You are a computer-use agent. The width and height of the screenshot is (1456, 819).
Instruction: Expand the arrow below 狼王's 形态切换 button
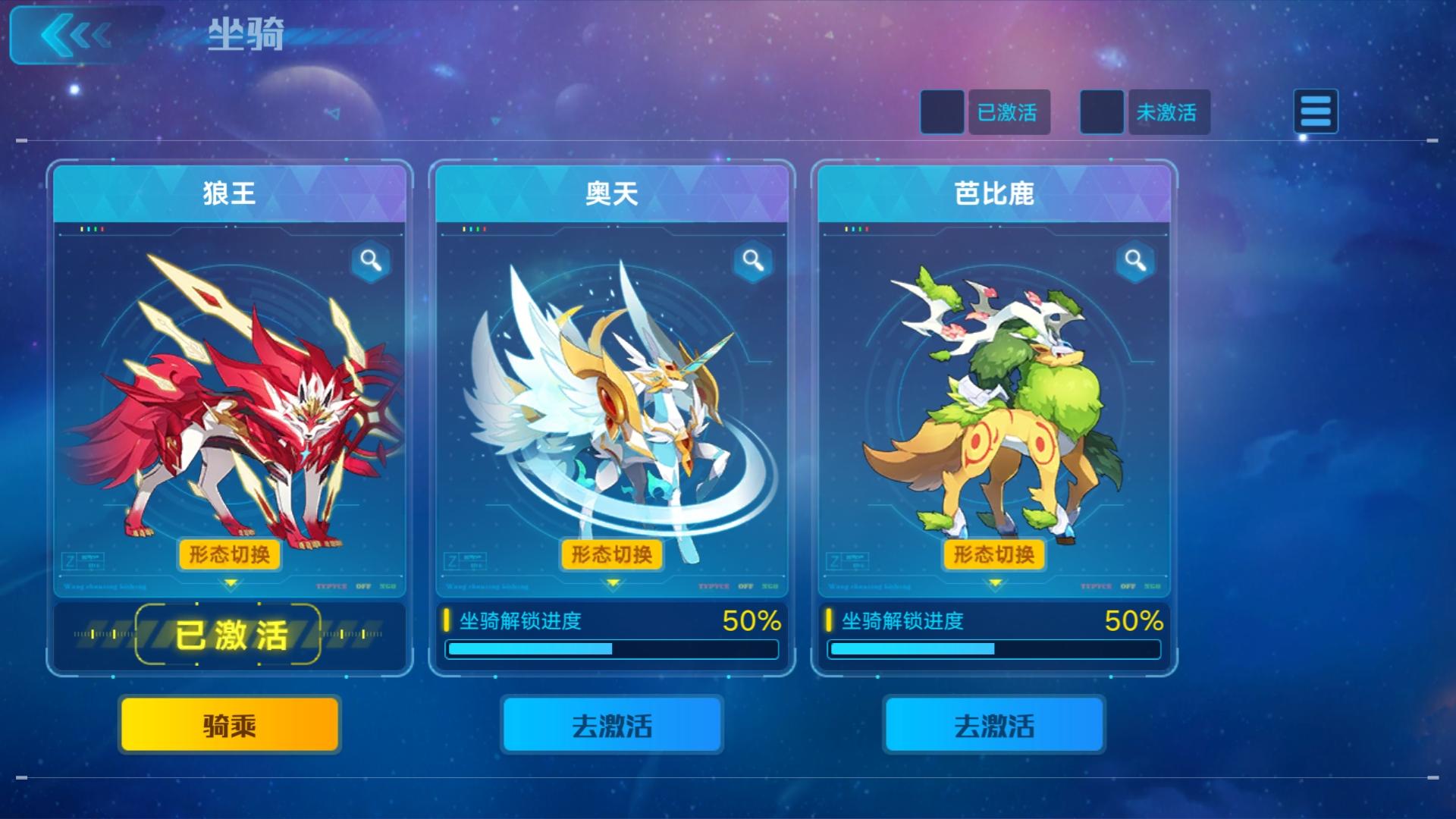229,585
